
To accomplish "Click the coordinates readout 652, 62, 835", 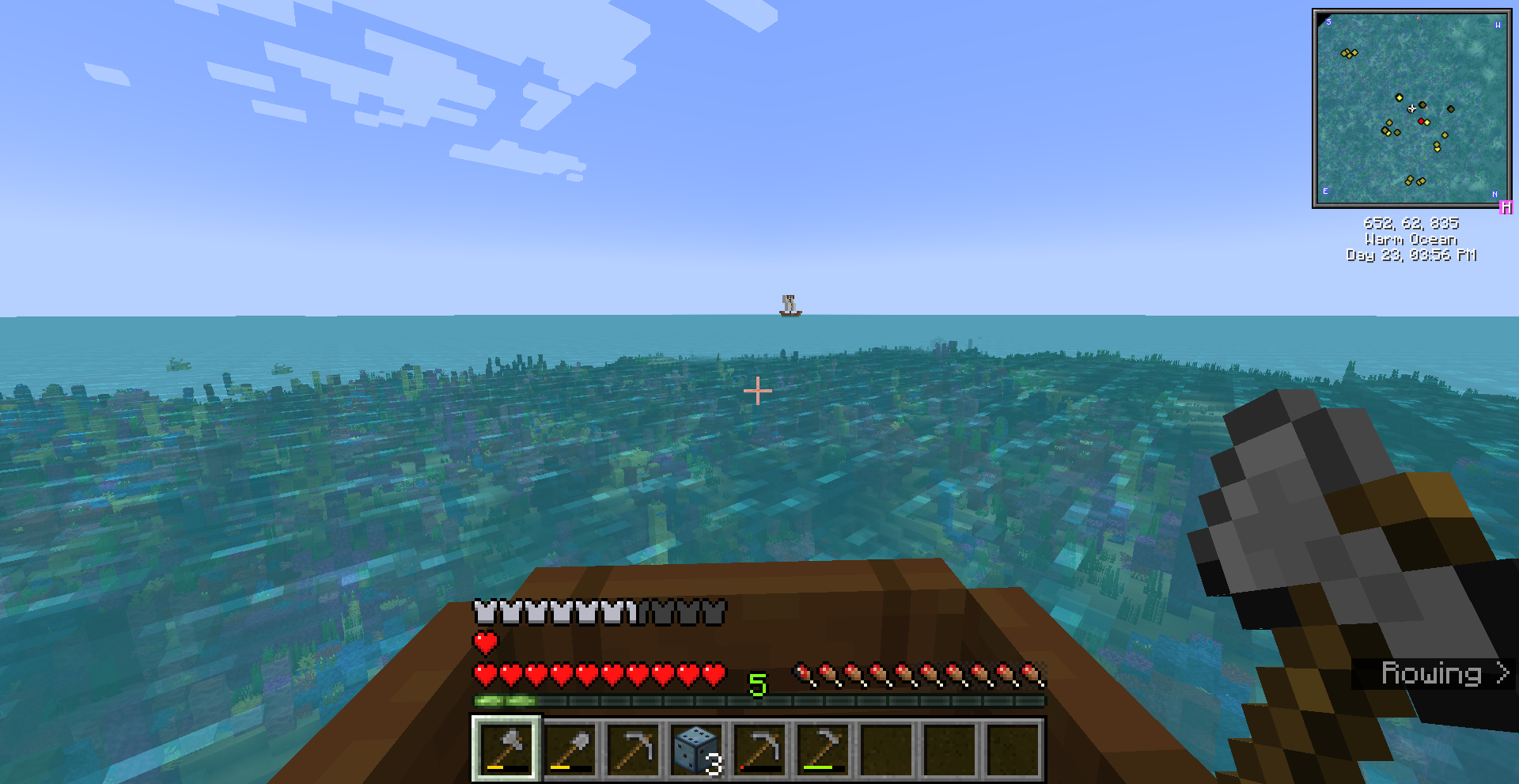I will (1412, 223).
